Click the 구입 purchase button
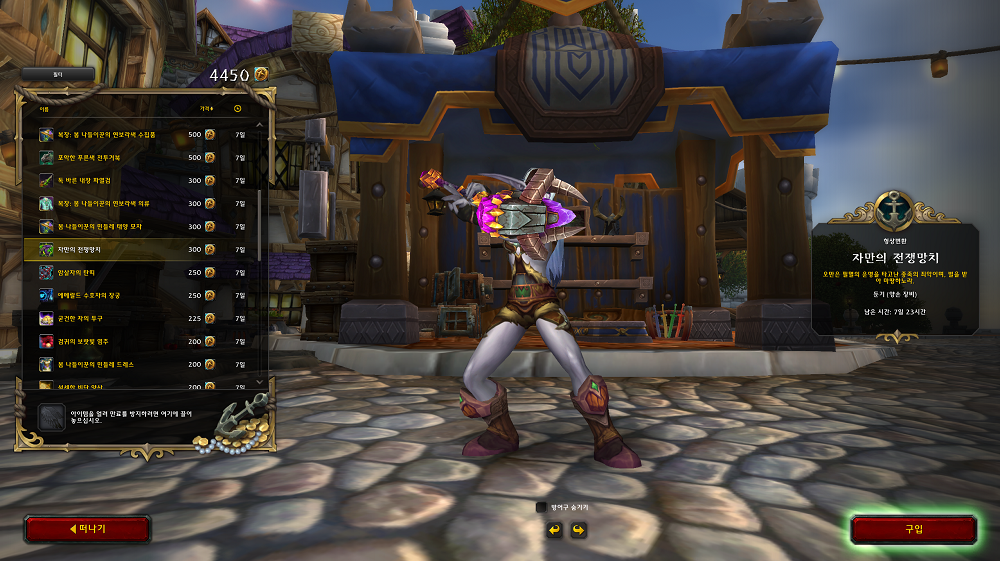 (913, 529)
